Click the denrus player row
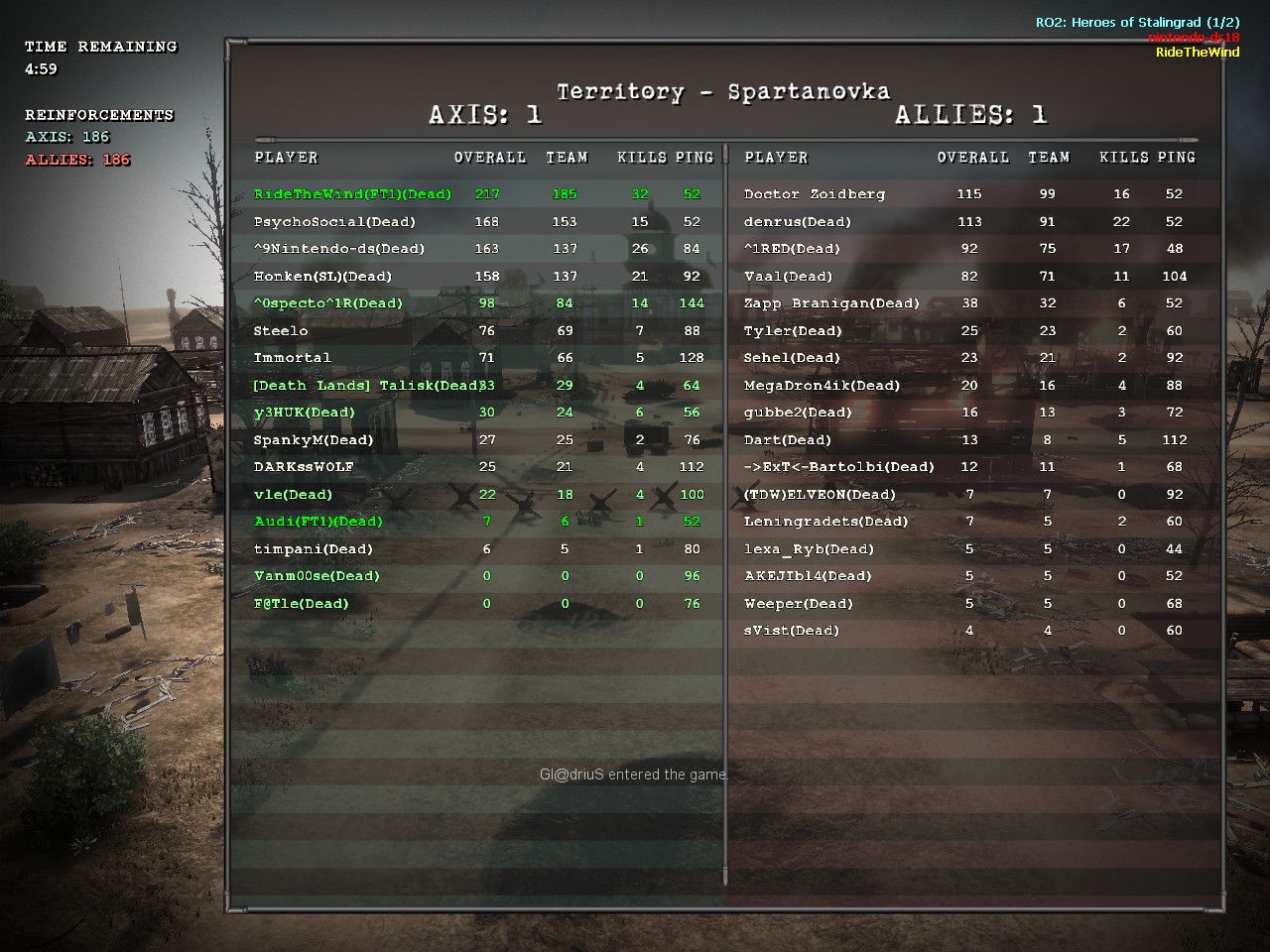Viewport: 1270px width, 952px height. 798,222
